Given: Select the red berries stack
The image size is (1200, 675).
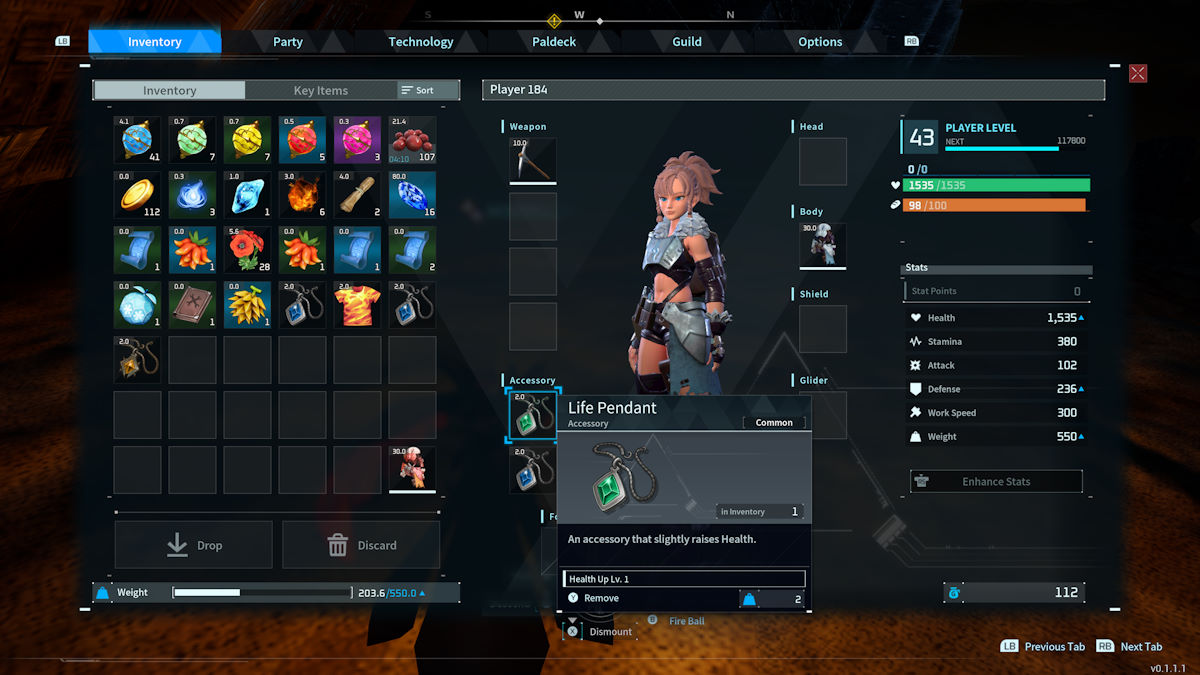Looking at the screenshot, I should point(412,140).
